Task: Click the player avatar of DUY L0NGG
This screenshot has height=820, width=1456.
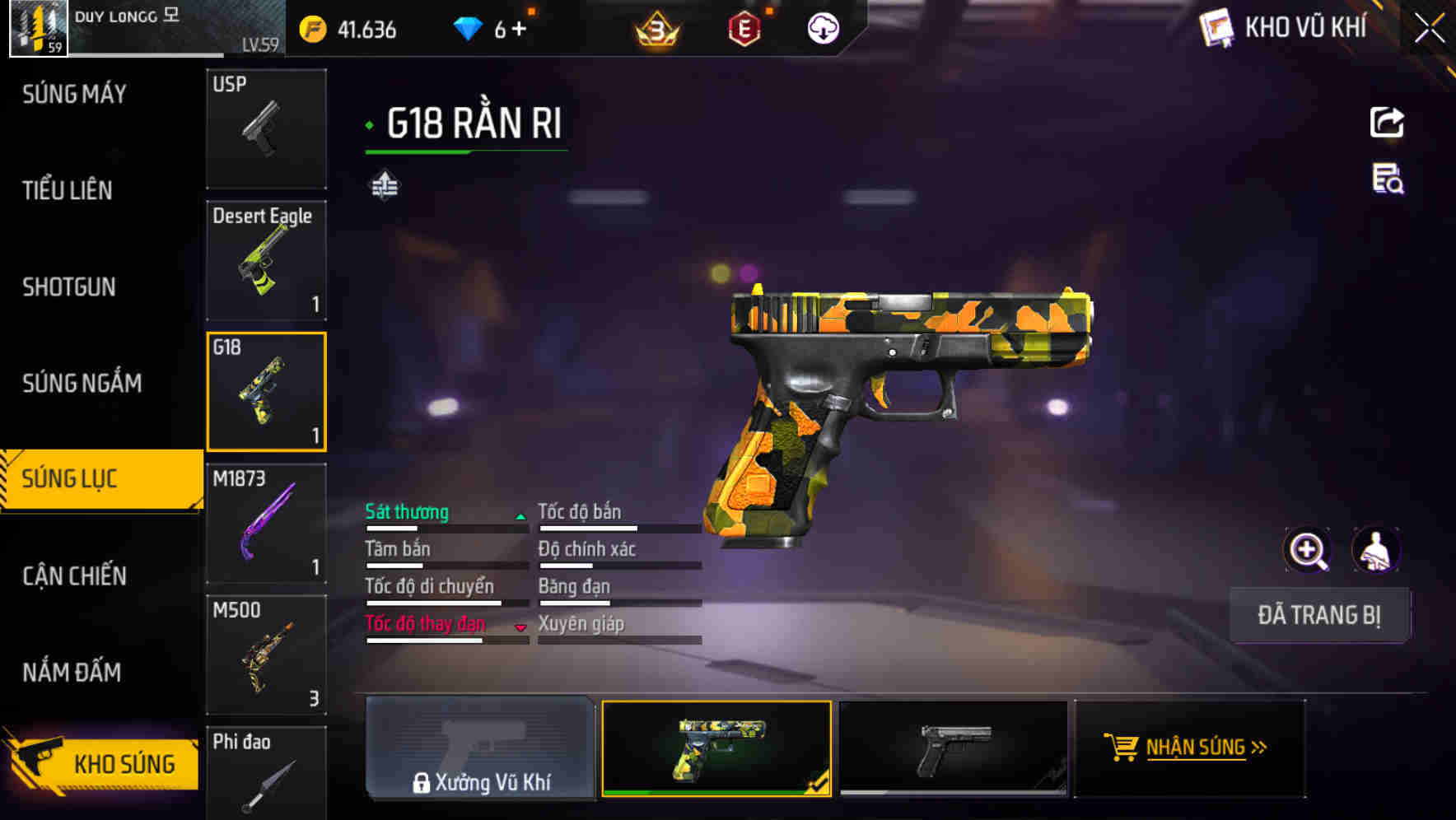Action: 36,29
